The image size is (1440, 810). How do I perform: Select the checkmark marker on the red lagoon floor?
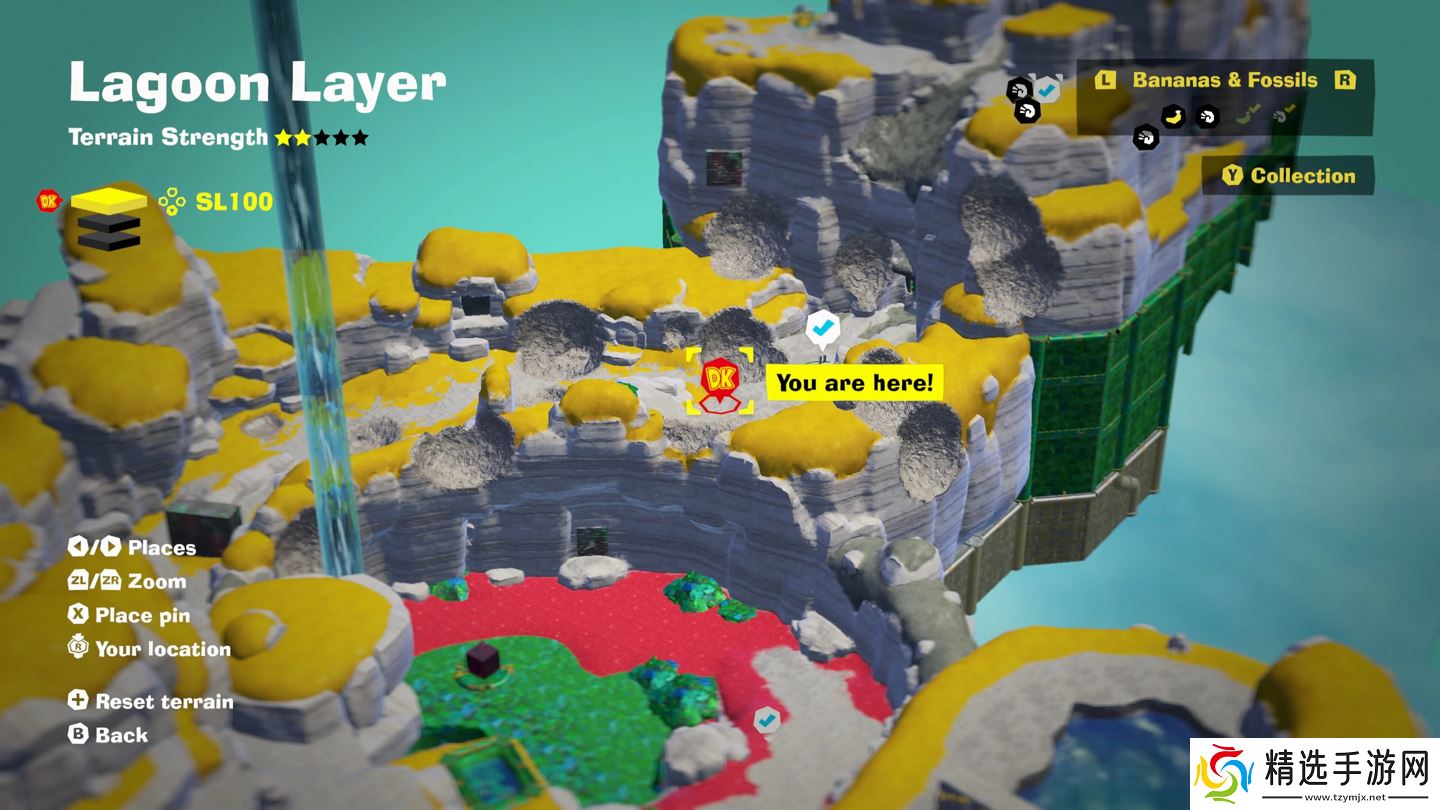tap(767, 718)
